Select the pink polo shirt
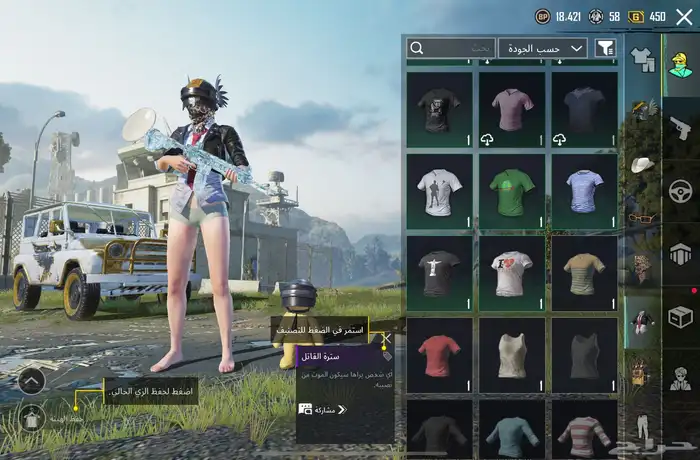 pos(513,108)
